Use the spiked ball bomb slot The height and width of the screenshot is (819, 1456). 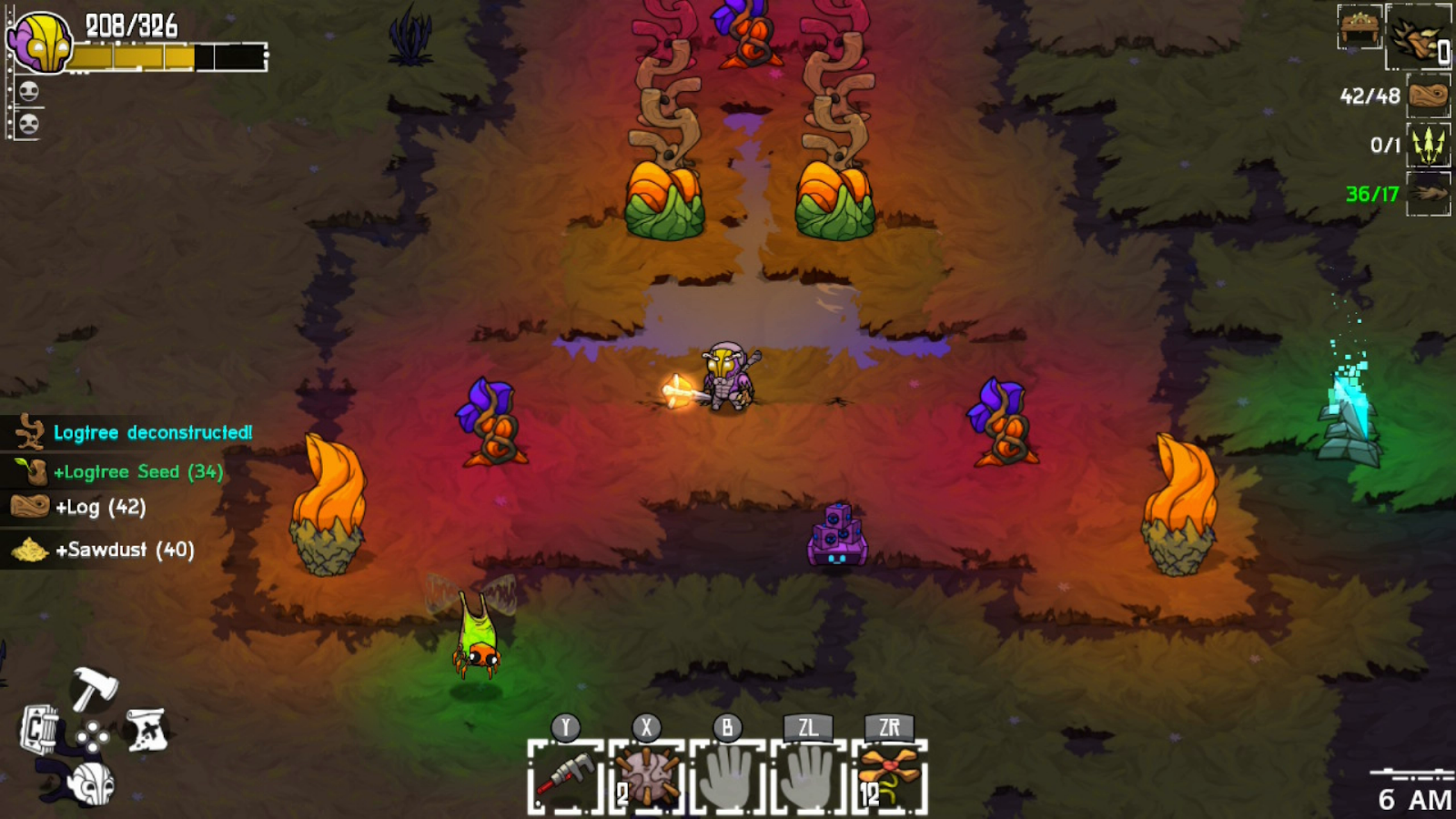pyautogui.click(x=646, y=778)
